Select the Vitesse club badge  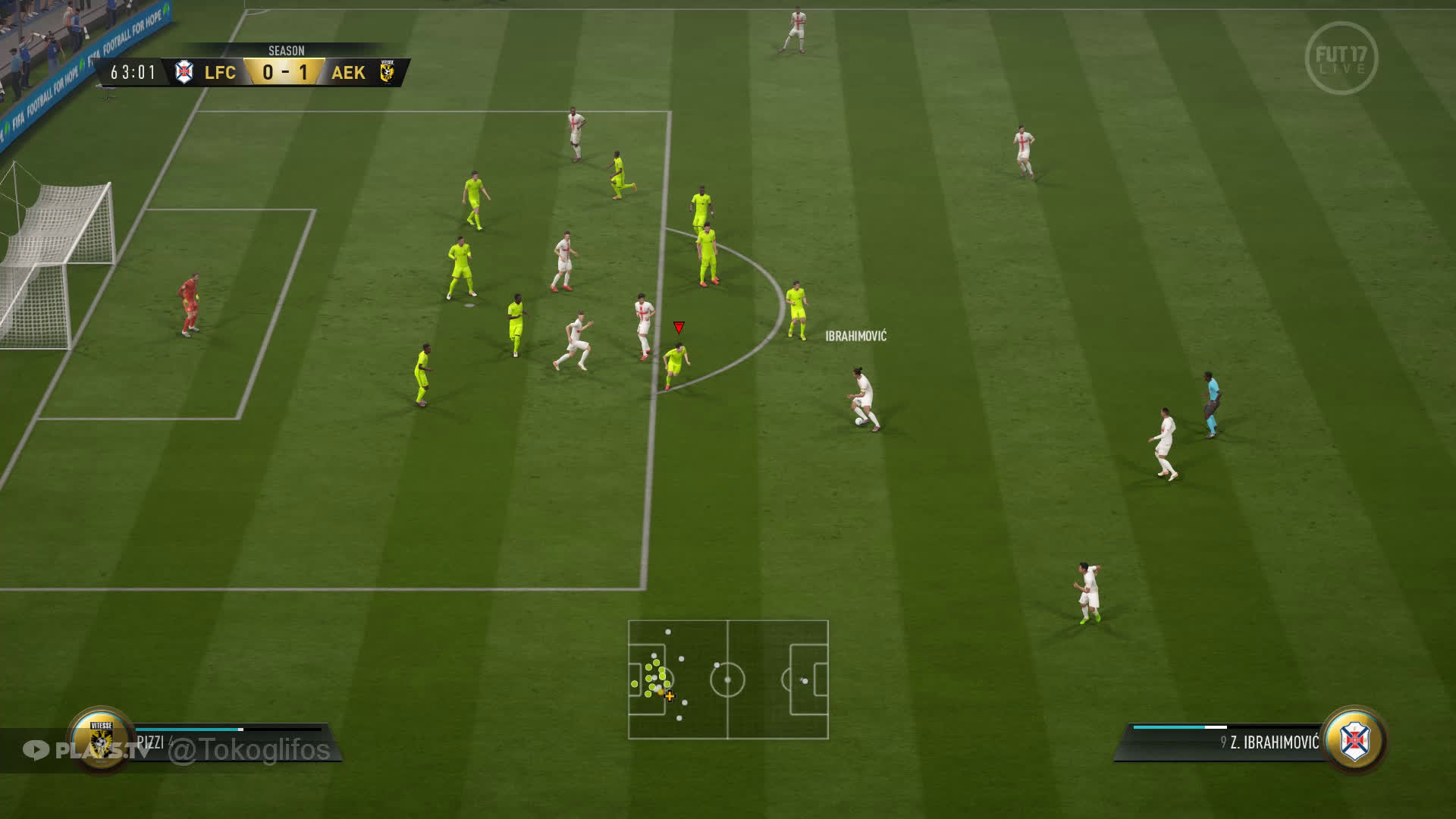click(x=101, y=739)
